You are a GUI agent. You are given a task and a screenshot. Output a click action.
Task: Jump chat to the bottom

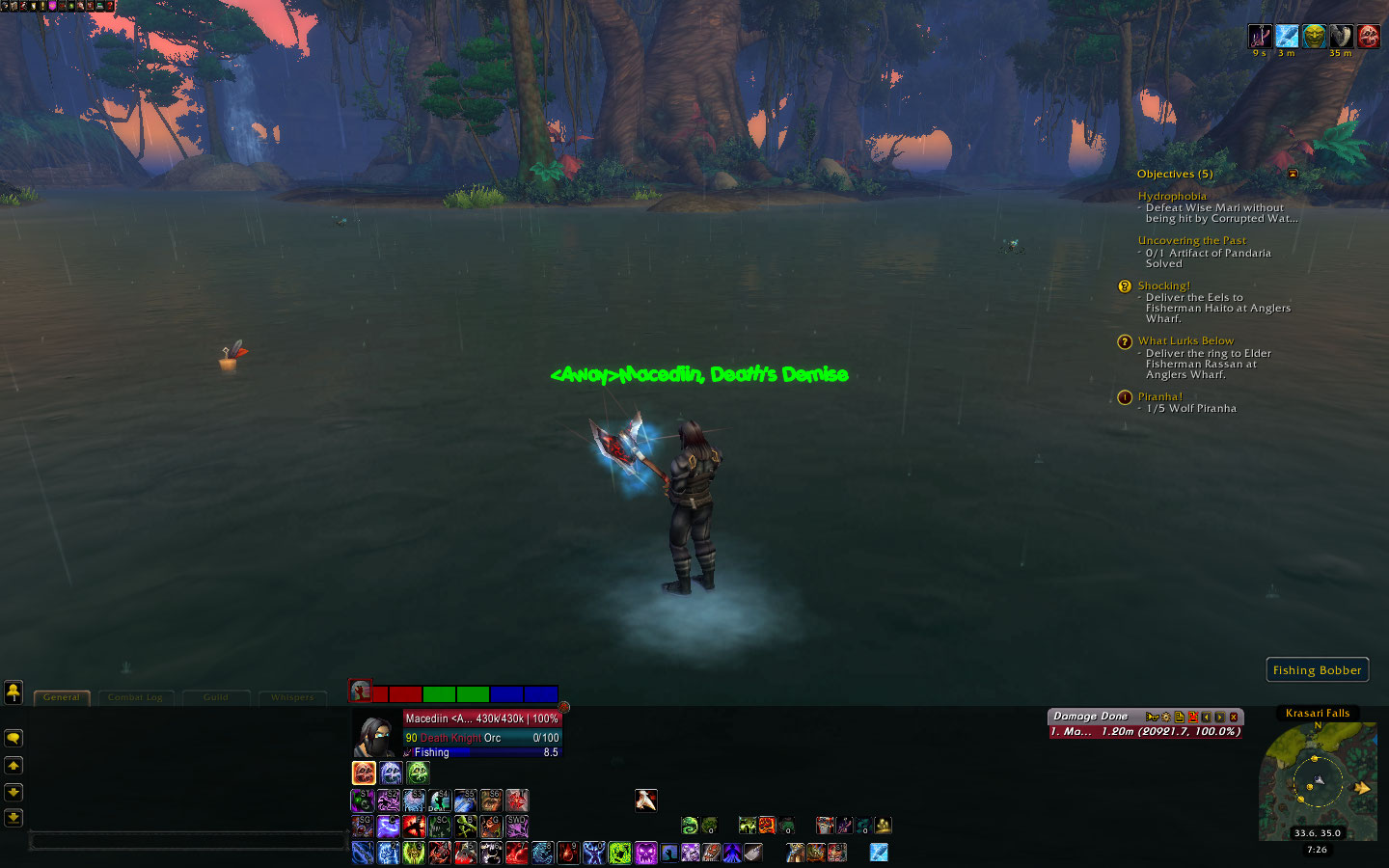(14, 817)
